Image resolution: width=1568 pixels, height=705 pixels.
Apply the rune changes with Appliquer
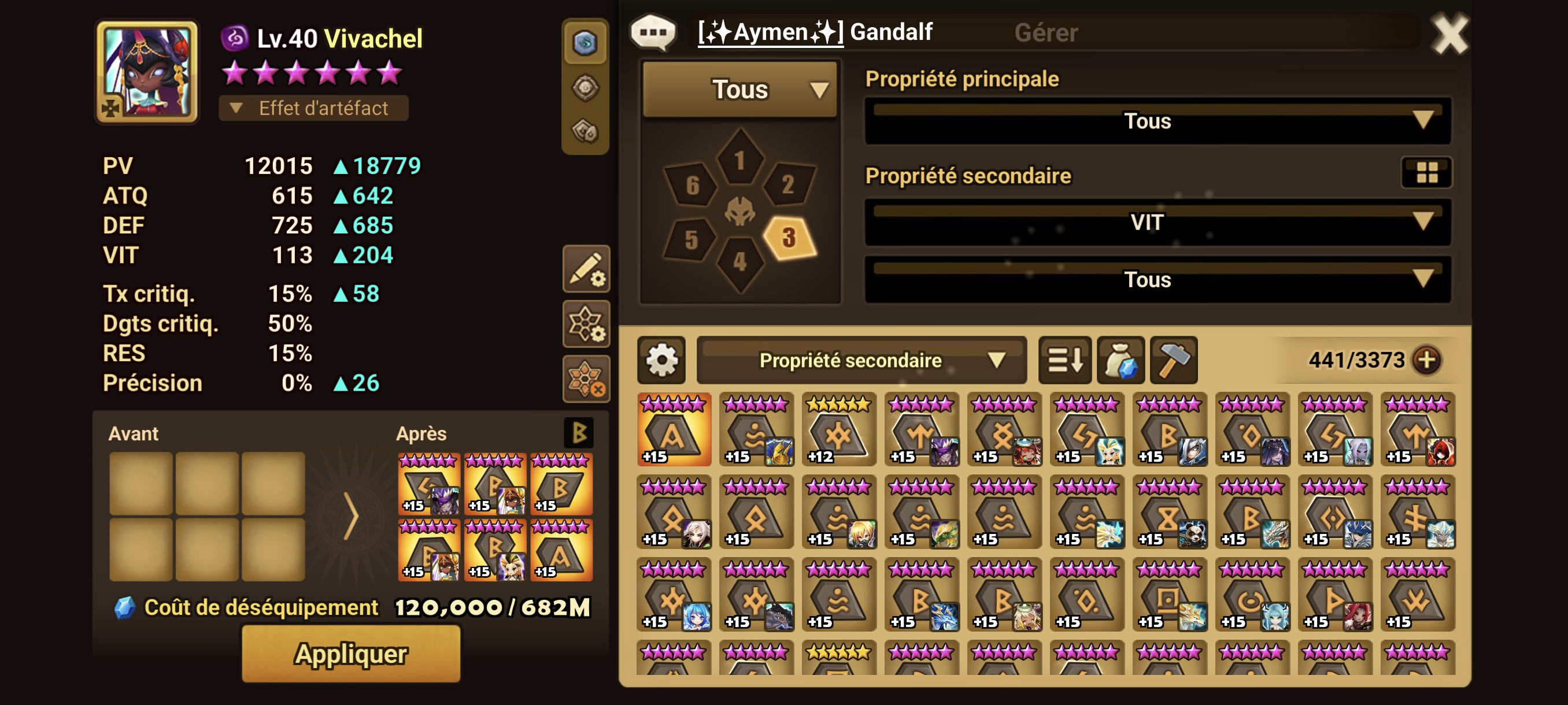coord(350,654)
